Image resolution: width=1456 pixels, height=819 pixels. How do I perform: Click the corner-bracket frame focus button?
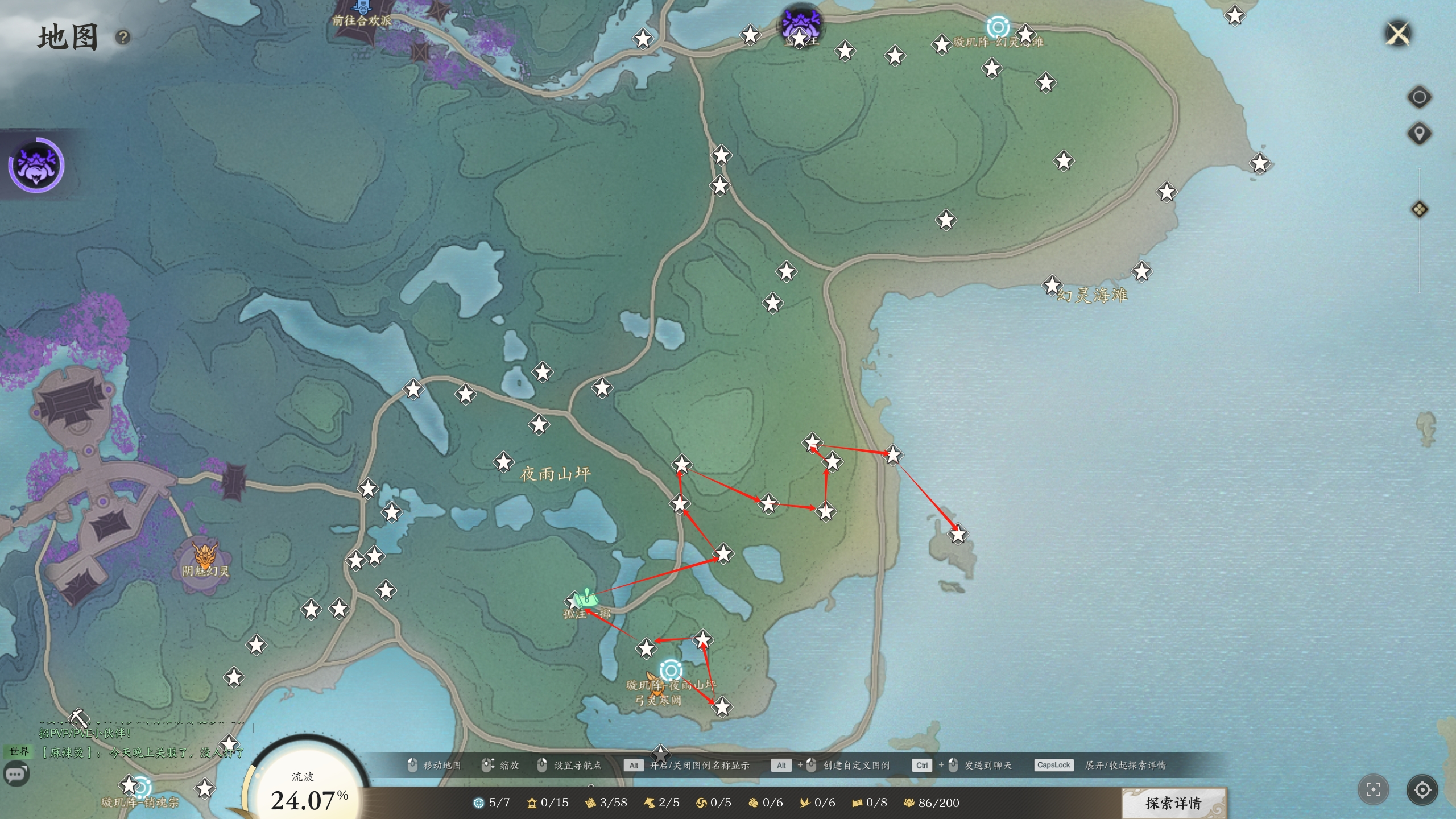[1373, 789]
